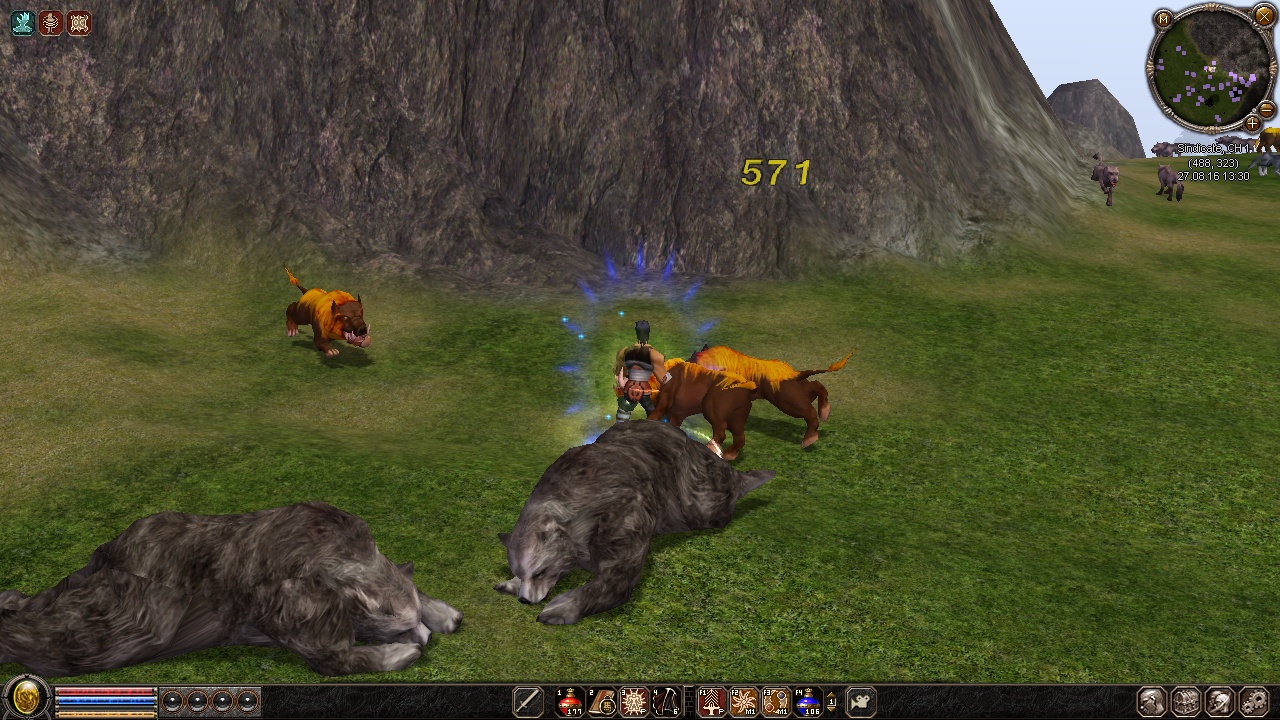This screenshot has width=1280, height=720.
Task: Zoom out the minimap with the minus button
Action: [1266, 108]
